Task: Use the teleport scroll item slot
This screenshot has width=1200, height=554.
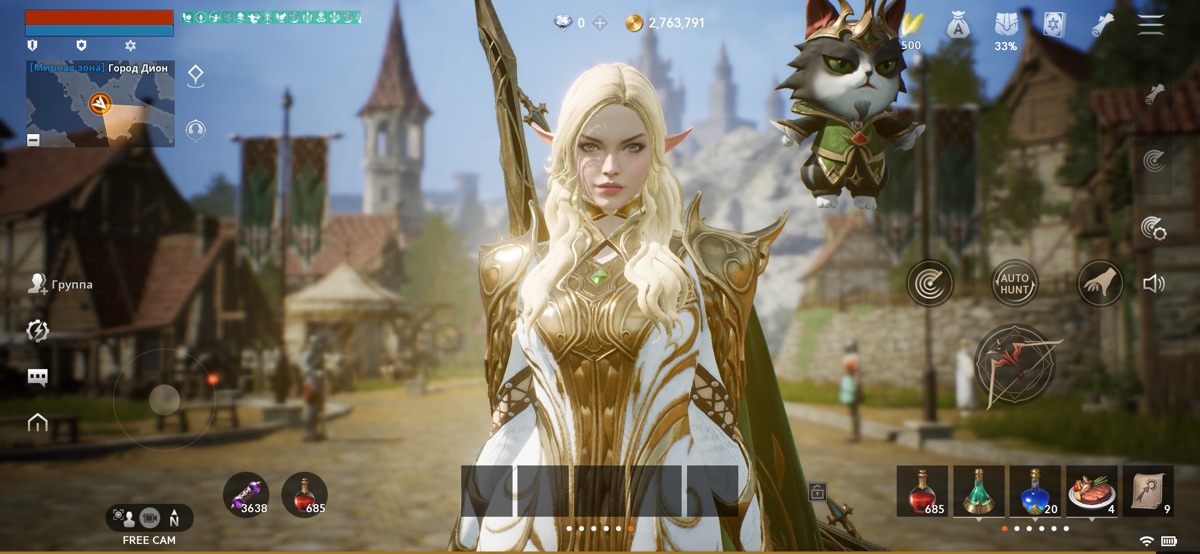Action: (1148, 491)
